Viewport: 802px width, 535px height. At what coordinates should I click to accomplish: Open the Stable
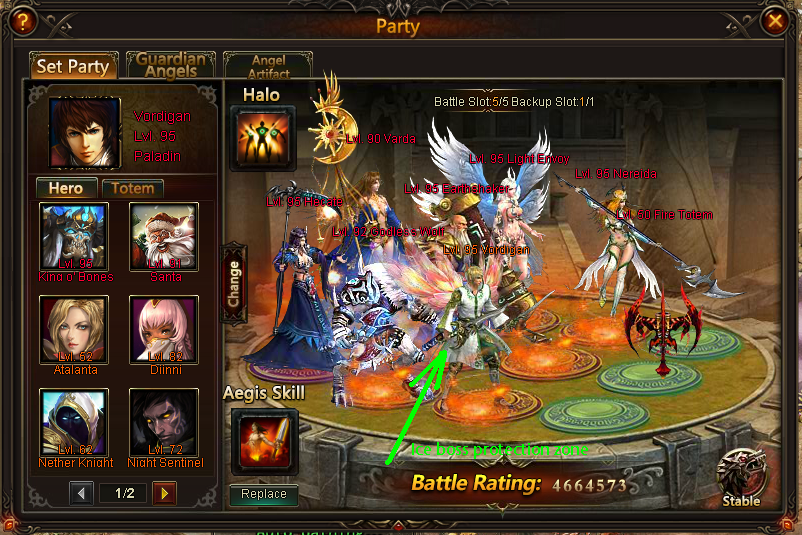pyautogui.click(x=741, y=478)
